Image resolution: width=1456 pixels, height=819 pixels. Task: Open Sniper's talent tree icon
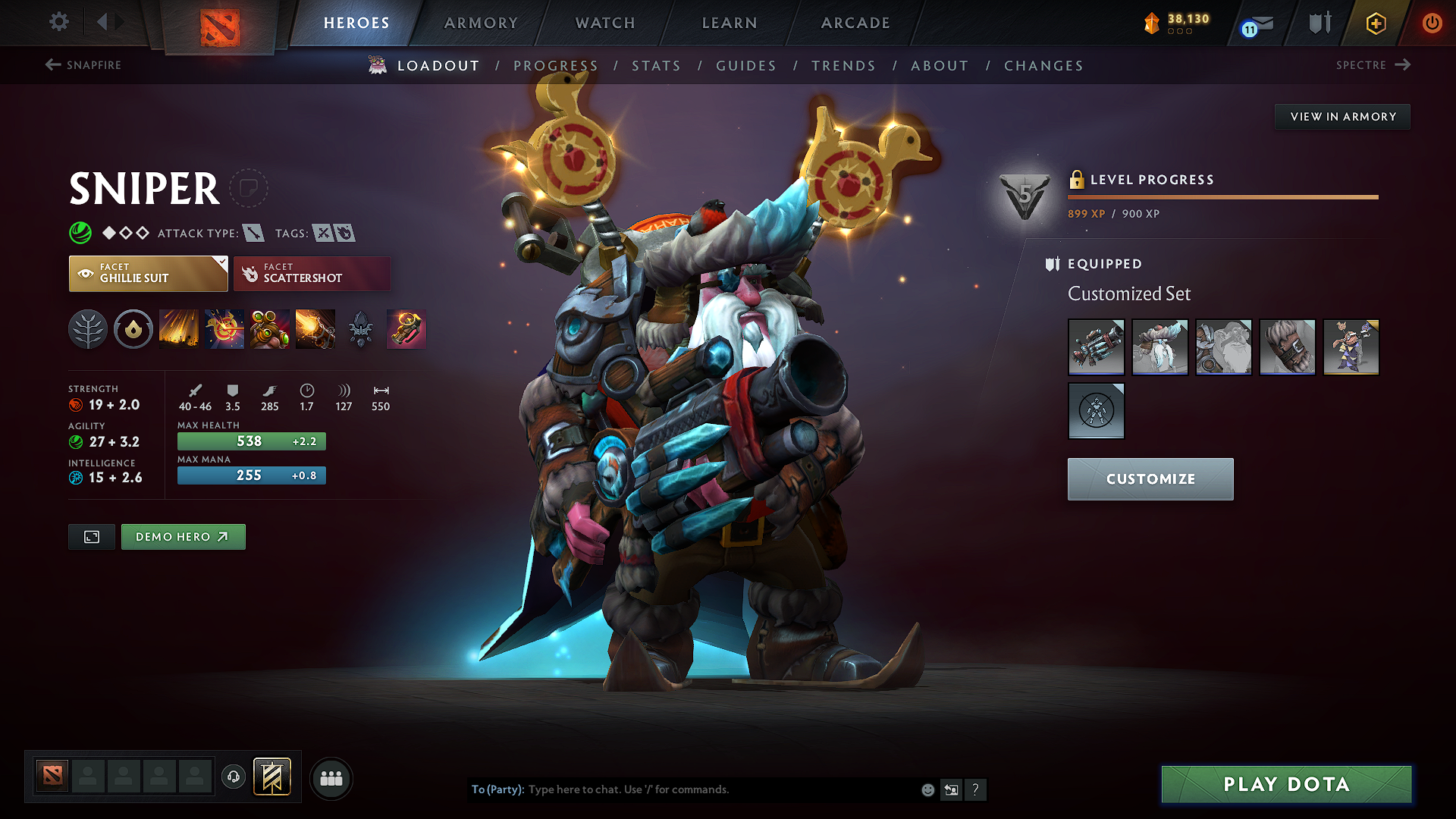[x=88, y=329]
